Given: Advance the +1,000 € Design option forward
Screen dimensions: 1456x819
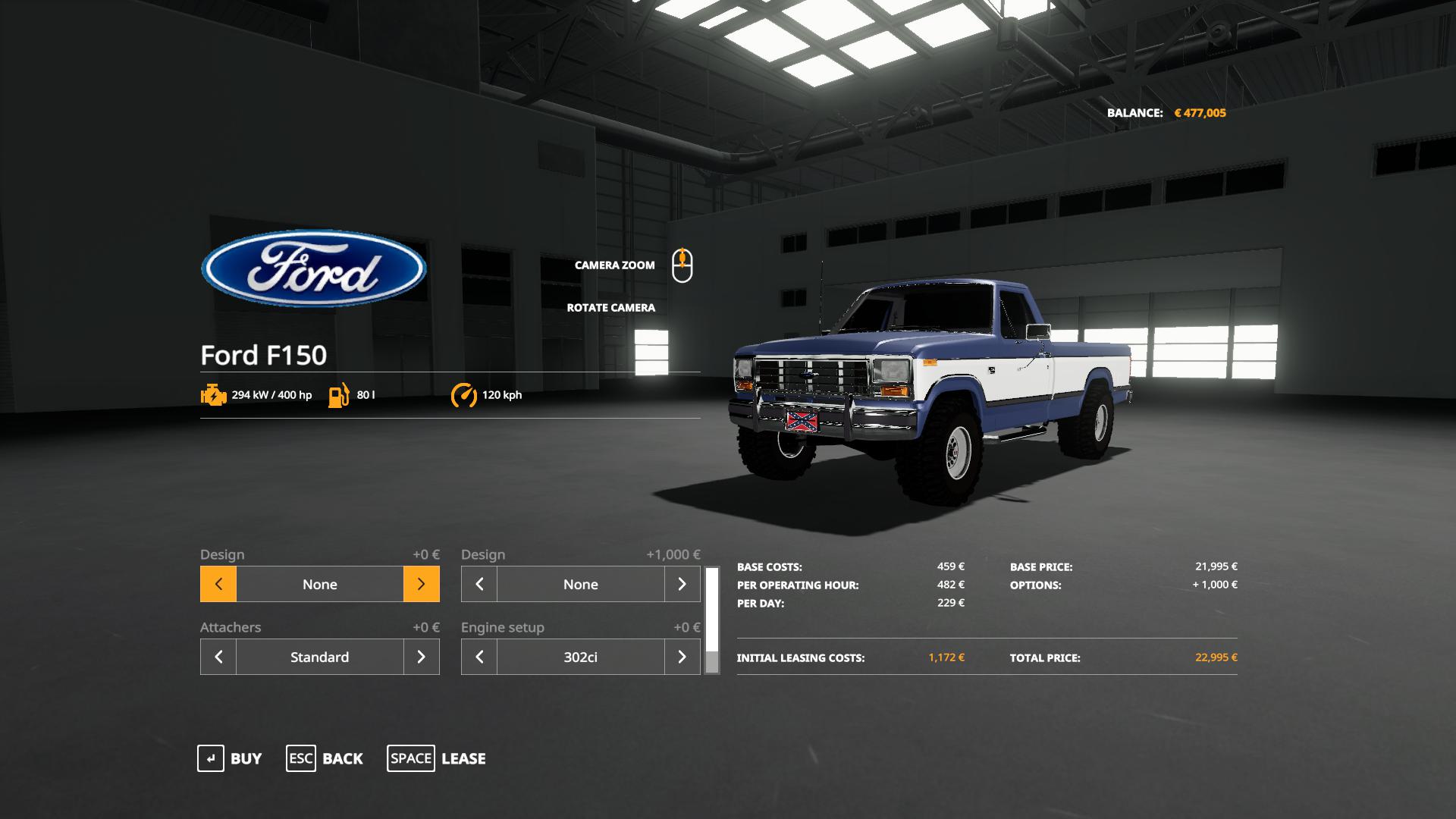Looking at the screenshot, I should tap(682, 584).
